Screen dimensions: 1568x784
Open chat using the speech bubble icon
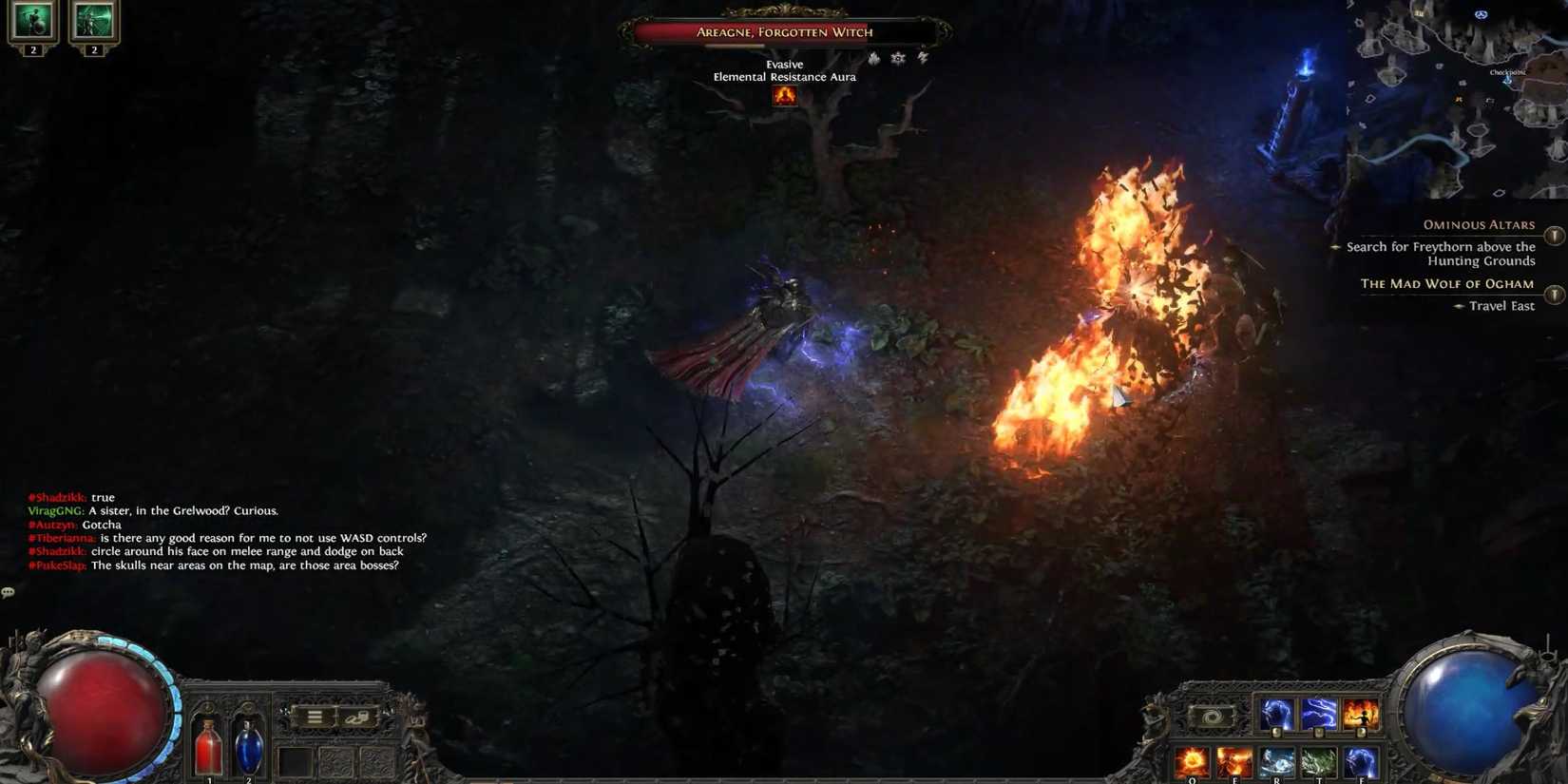coord(9,591)
